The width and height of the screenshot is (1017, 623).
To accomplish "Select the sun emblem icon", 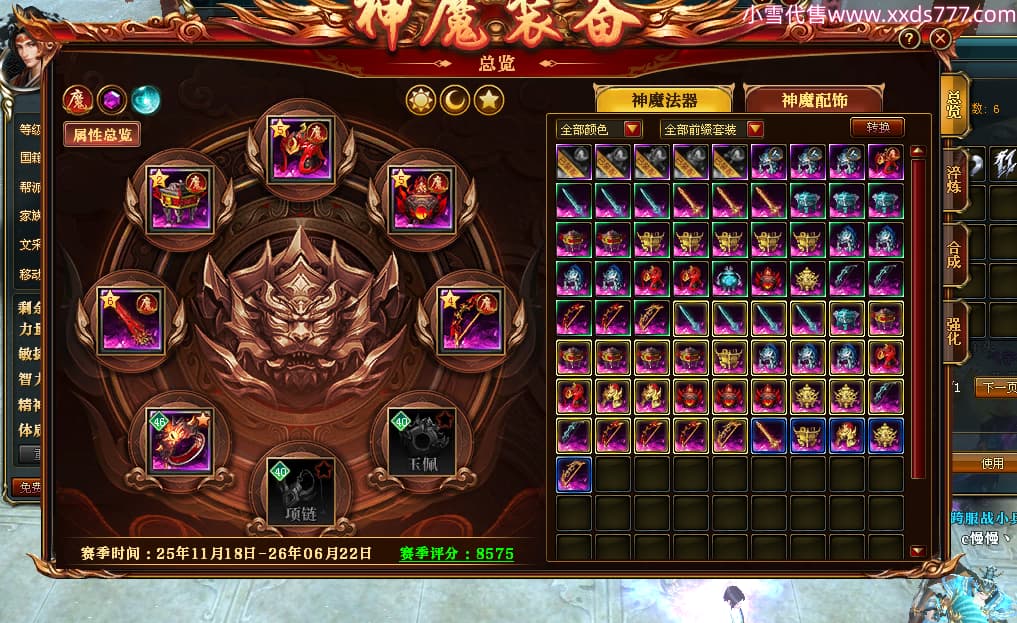I will coord(421,100).
